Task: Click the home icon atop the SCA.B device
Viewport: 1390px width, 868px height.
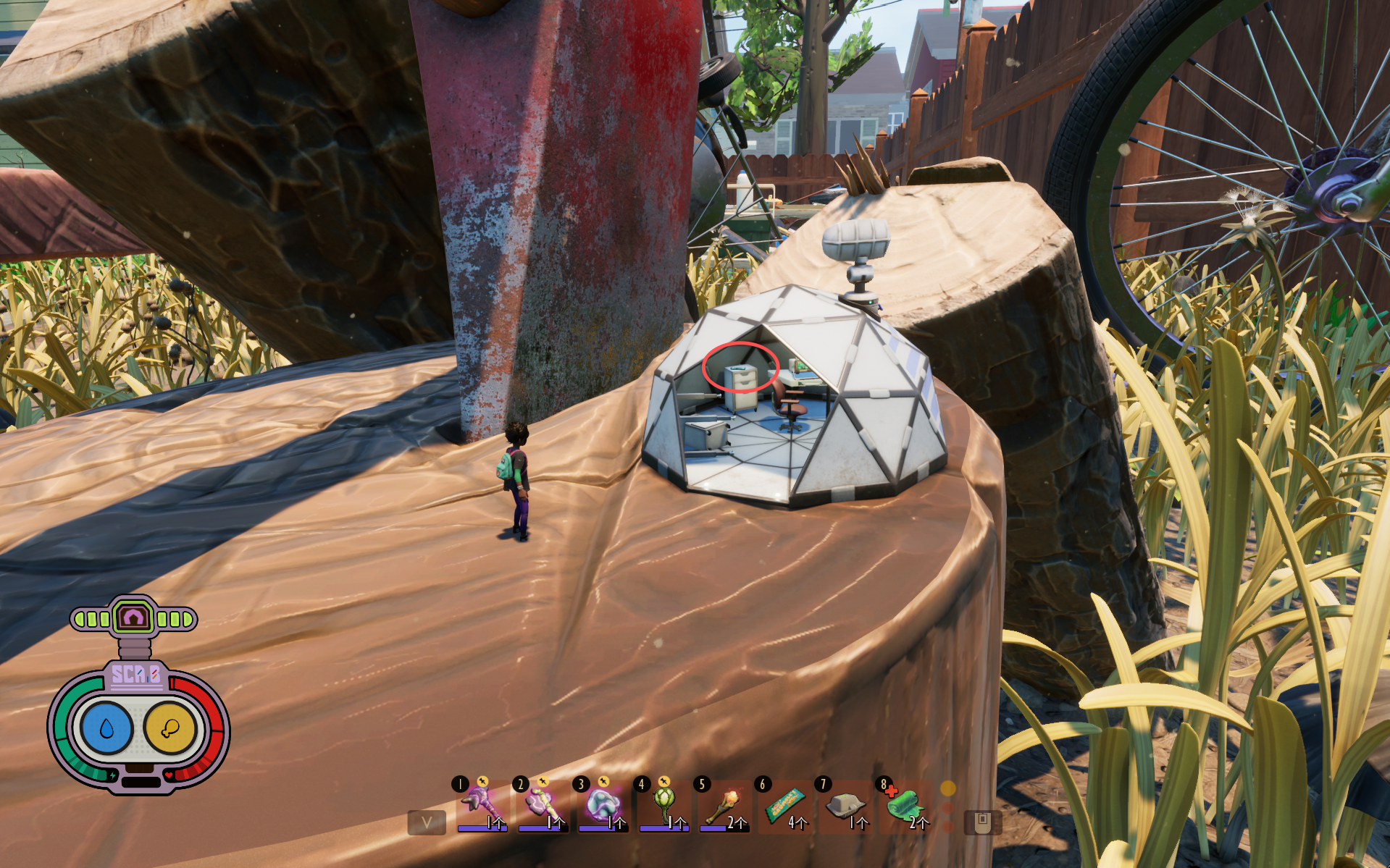Action: pyautogui.click(x=134, y=618)
